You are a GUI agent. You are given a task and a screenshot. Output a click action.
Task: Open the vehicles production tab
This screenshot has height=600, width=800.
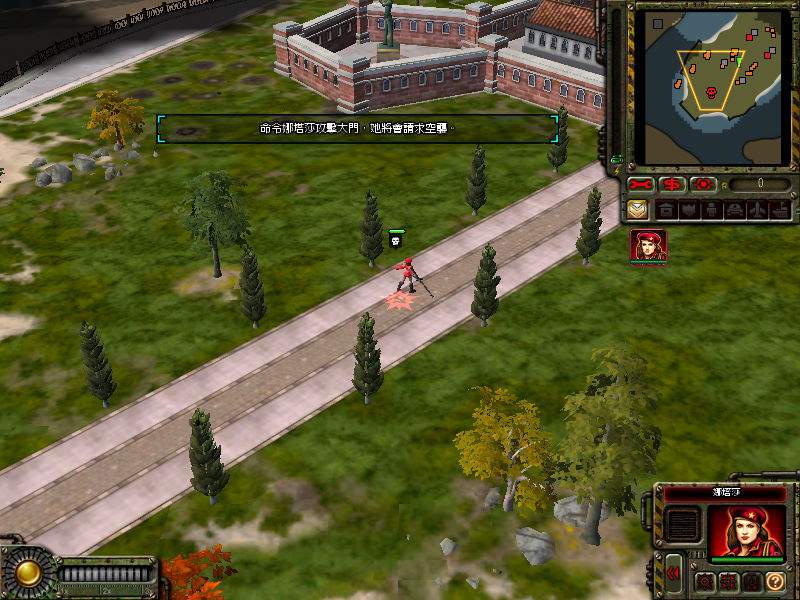(x=734, y=210)
